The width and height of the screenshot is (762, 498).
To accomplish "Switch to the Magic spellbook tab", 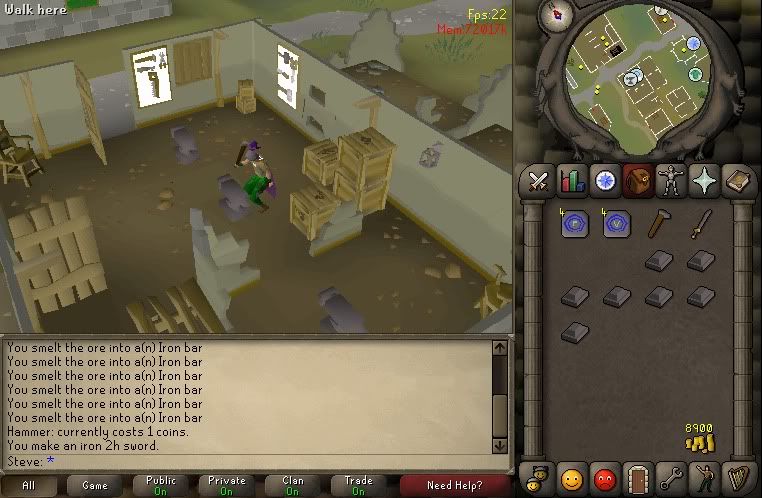I will click(736, 181).
